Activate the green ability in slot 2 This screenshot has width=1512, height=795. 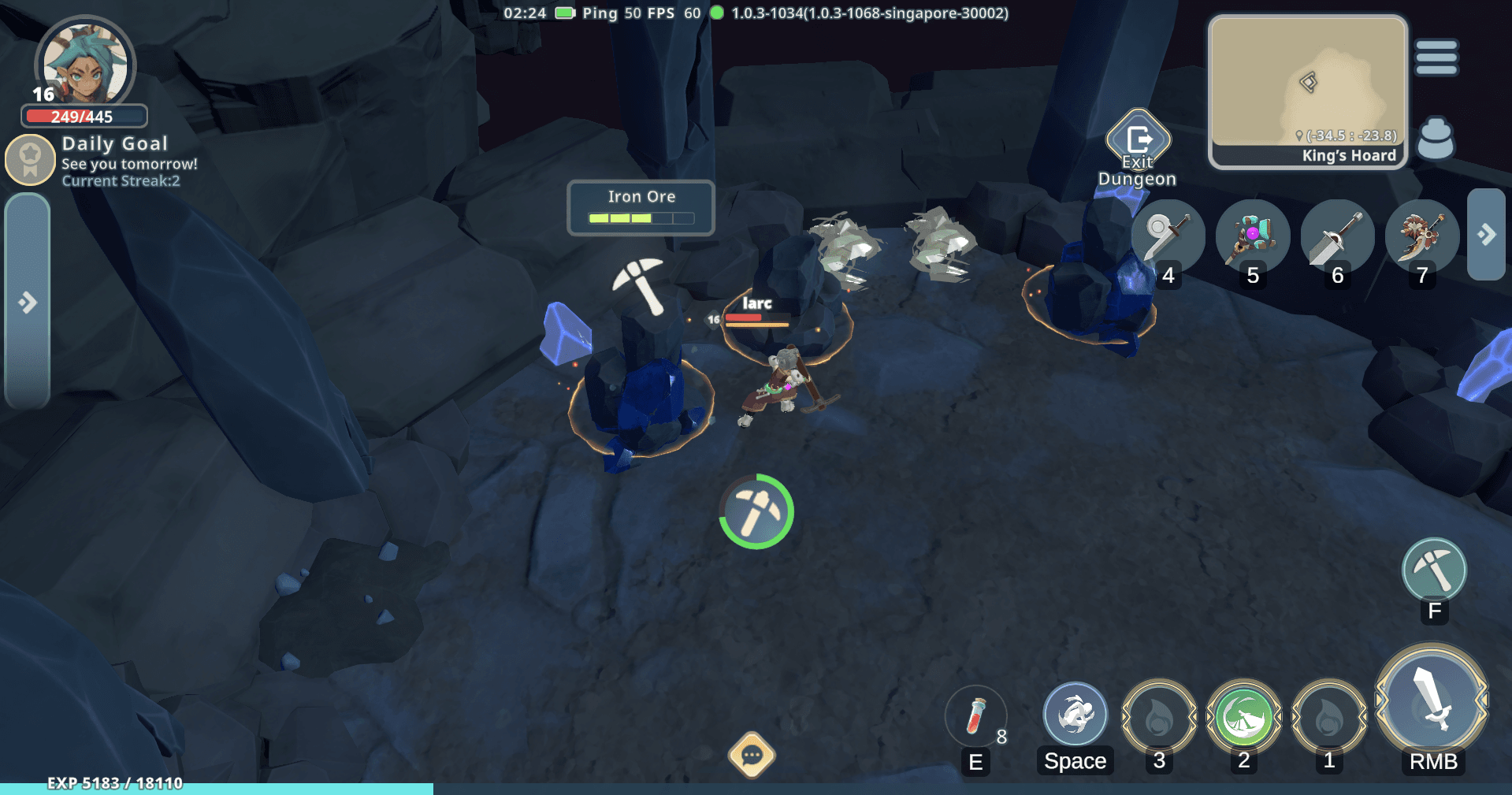coord(1243,716)
